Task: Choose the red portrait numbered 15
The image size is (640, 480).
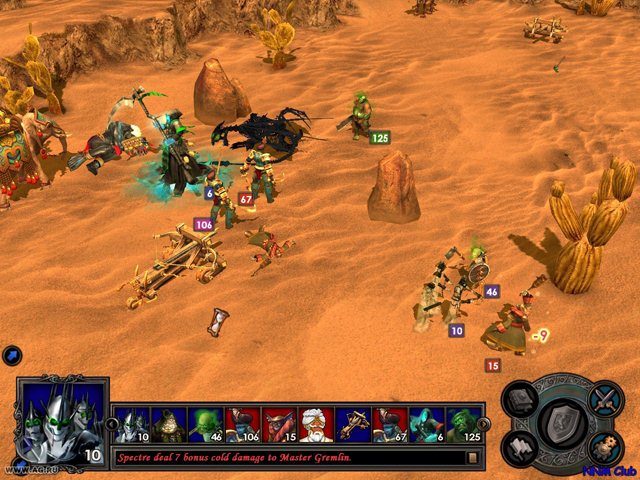Action: pos(280,425)
